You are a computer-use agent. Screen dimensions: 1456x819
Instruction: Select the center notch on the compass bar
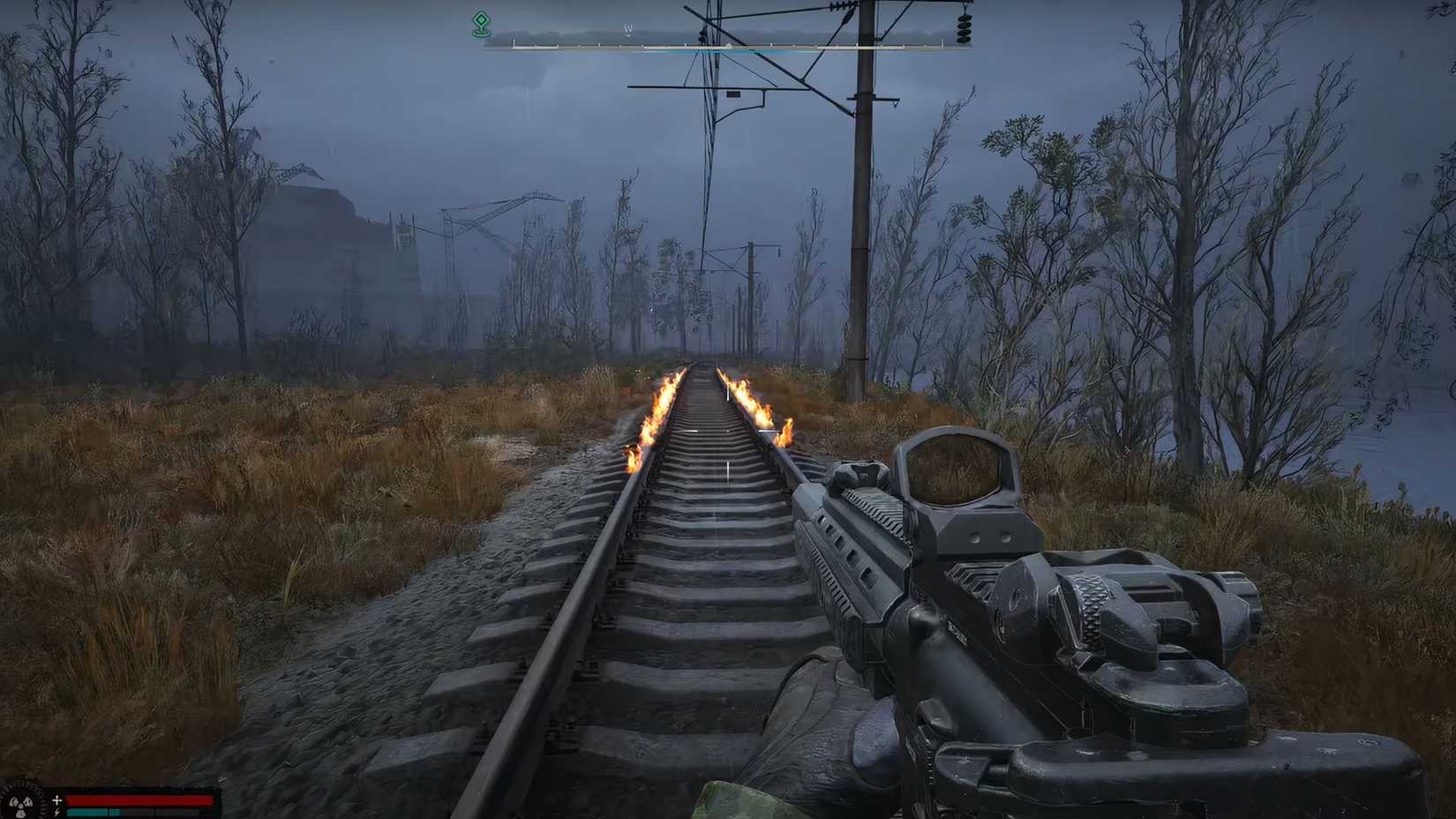pyautogui.click(x=728, y=44)
